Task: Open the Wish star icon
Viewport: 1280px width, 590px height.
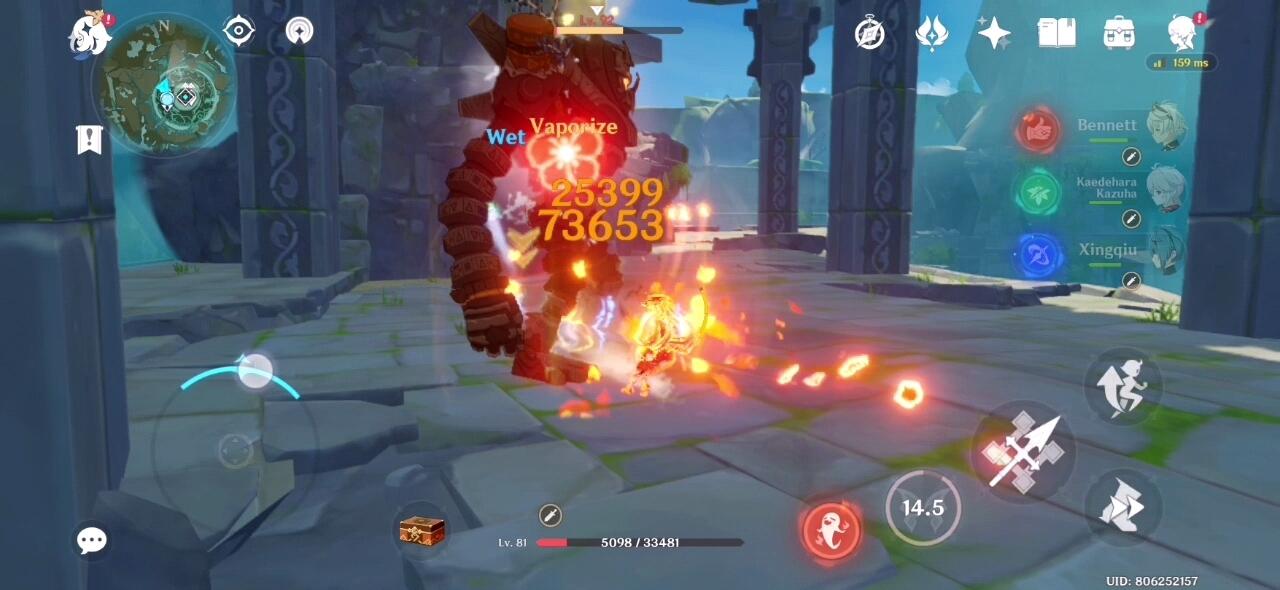Action: click(994, 33)
